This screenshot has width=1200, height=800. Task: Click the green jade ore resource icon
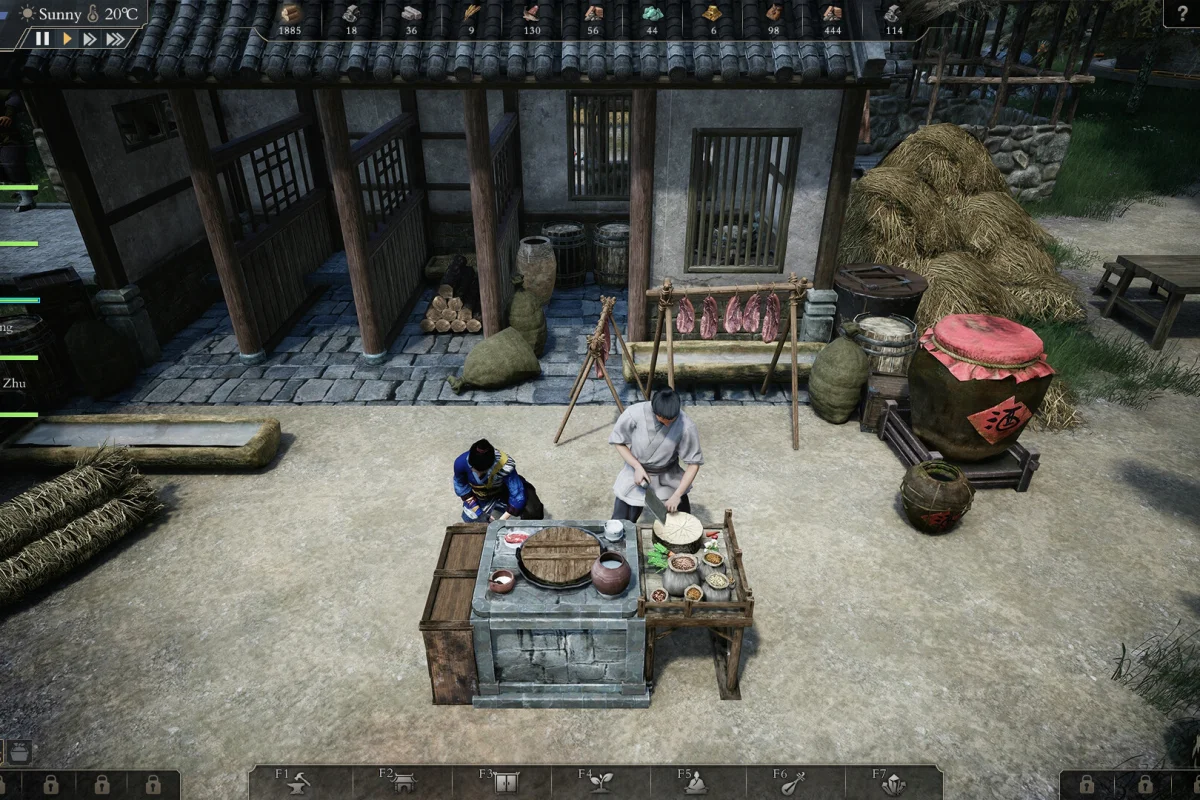[x=651, y=14]
